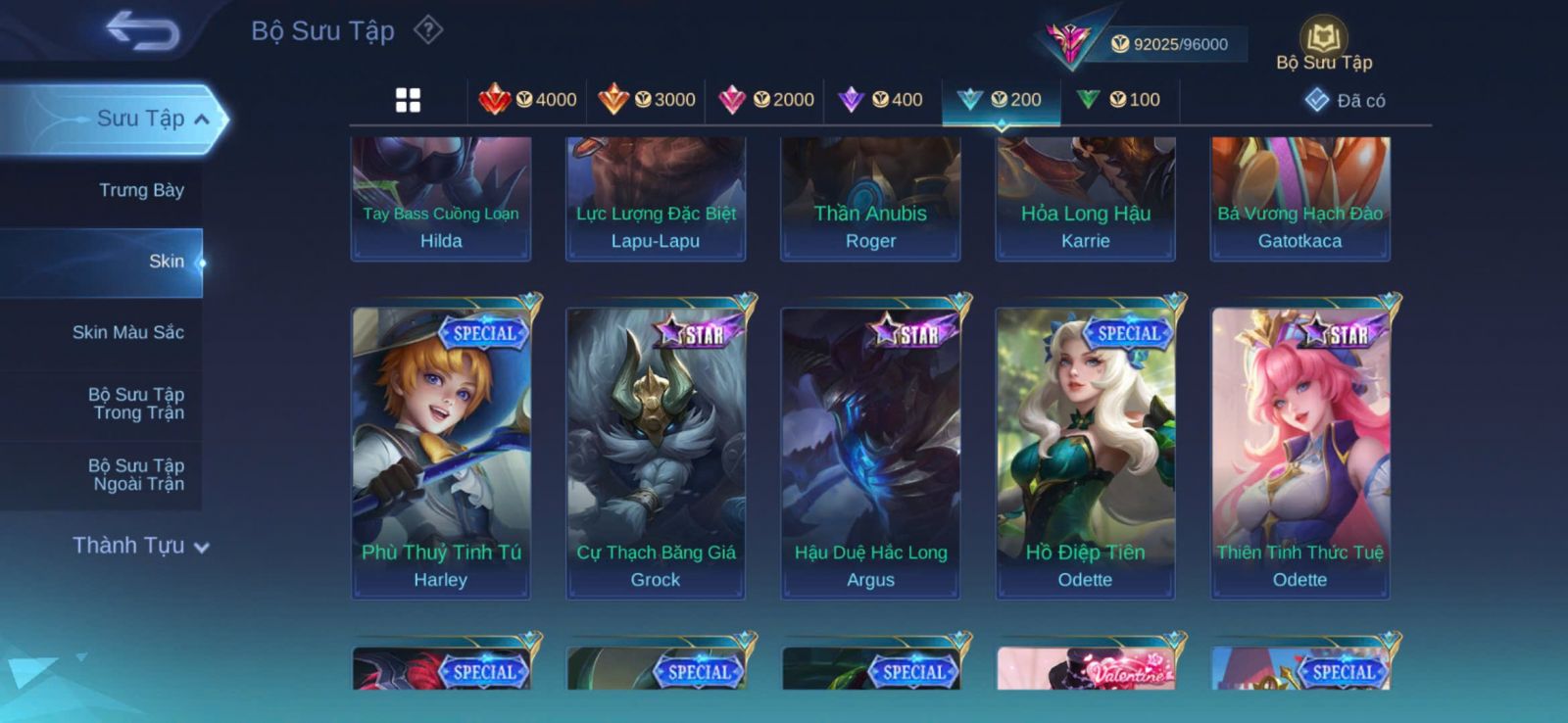Select Harley's Phù Thuỷ Tinh Tú skin
This screenshot has width=1568, height=723.
441,451
